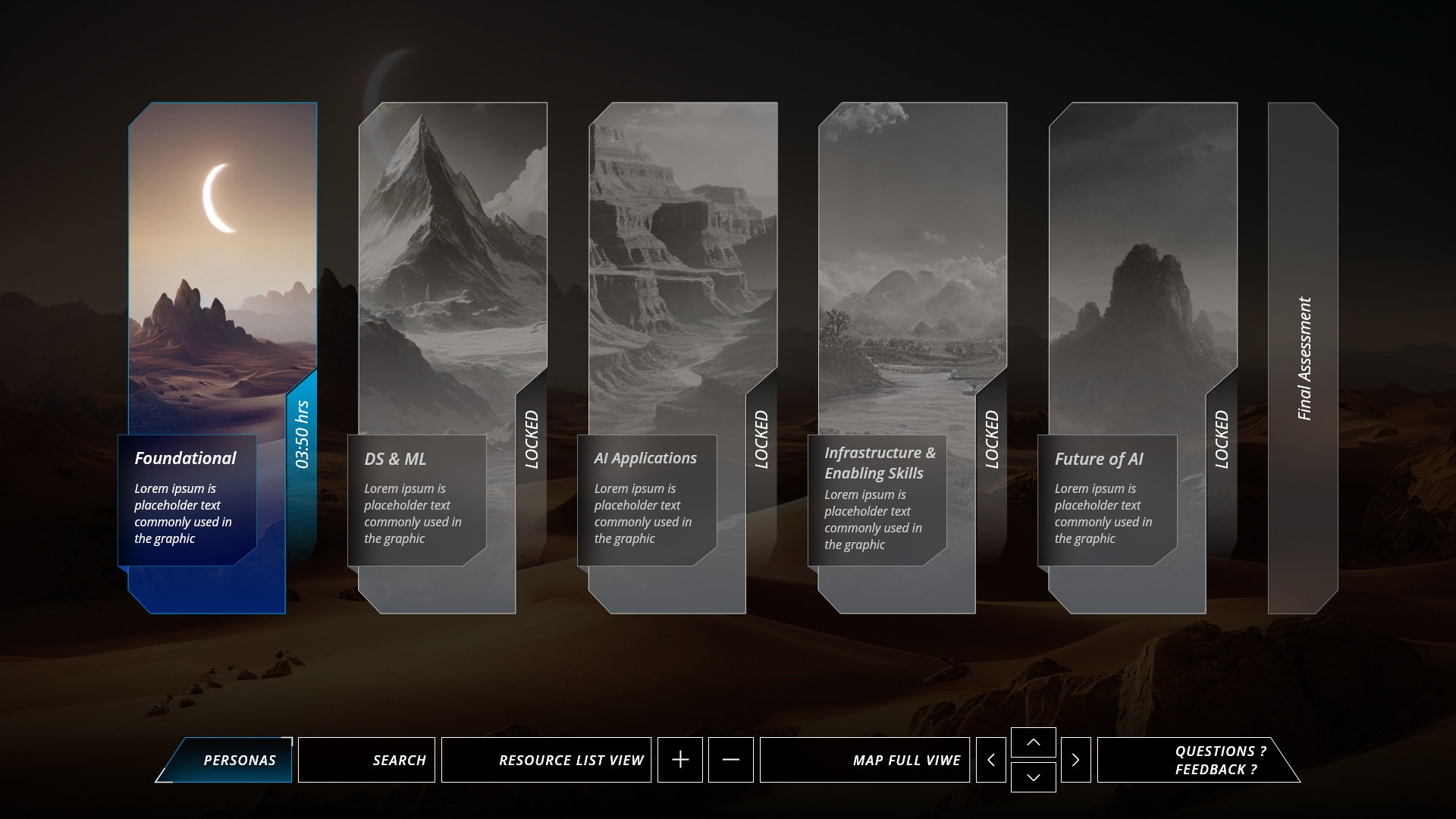Screen dimensions: 1456x819
Task: Switch to Resource List View
Action: (x=546, y=760)
